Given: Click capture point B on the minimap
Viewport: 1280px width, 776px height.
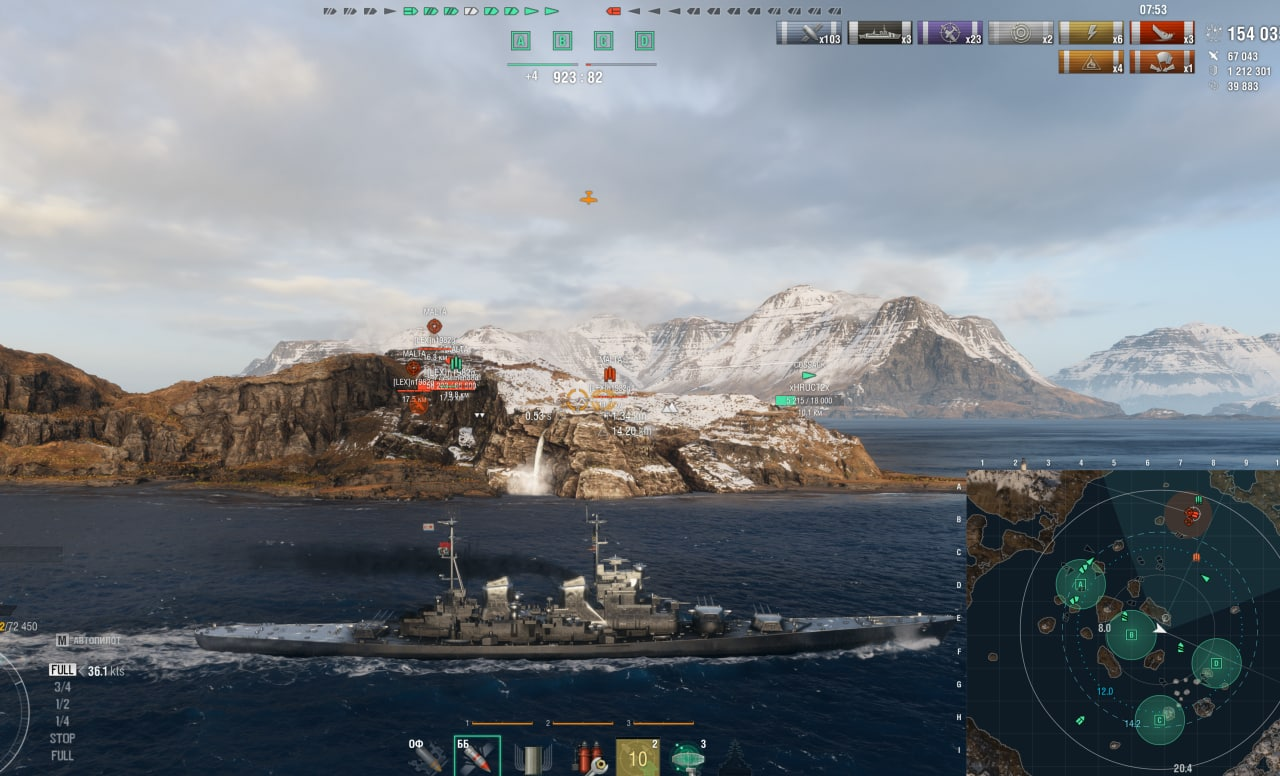Looking at the screenshot, I should (x=1131, y=635).
